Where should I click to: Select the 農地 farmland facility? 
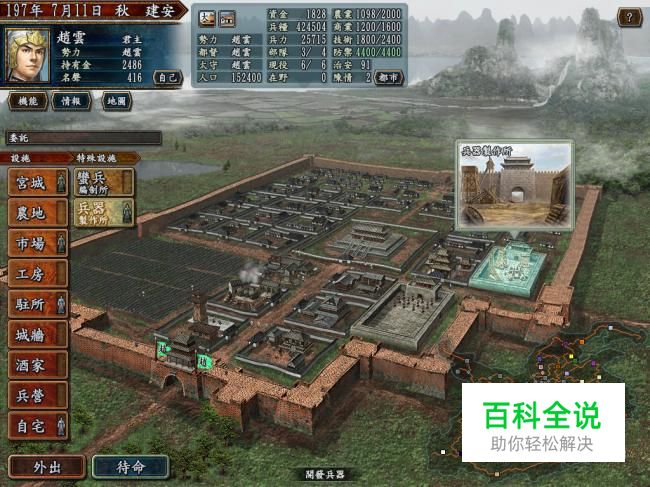click(37, 213)
